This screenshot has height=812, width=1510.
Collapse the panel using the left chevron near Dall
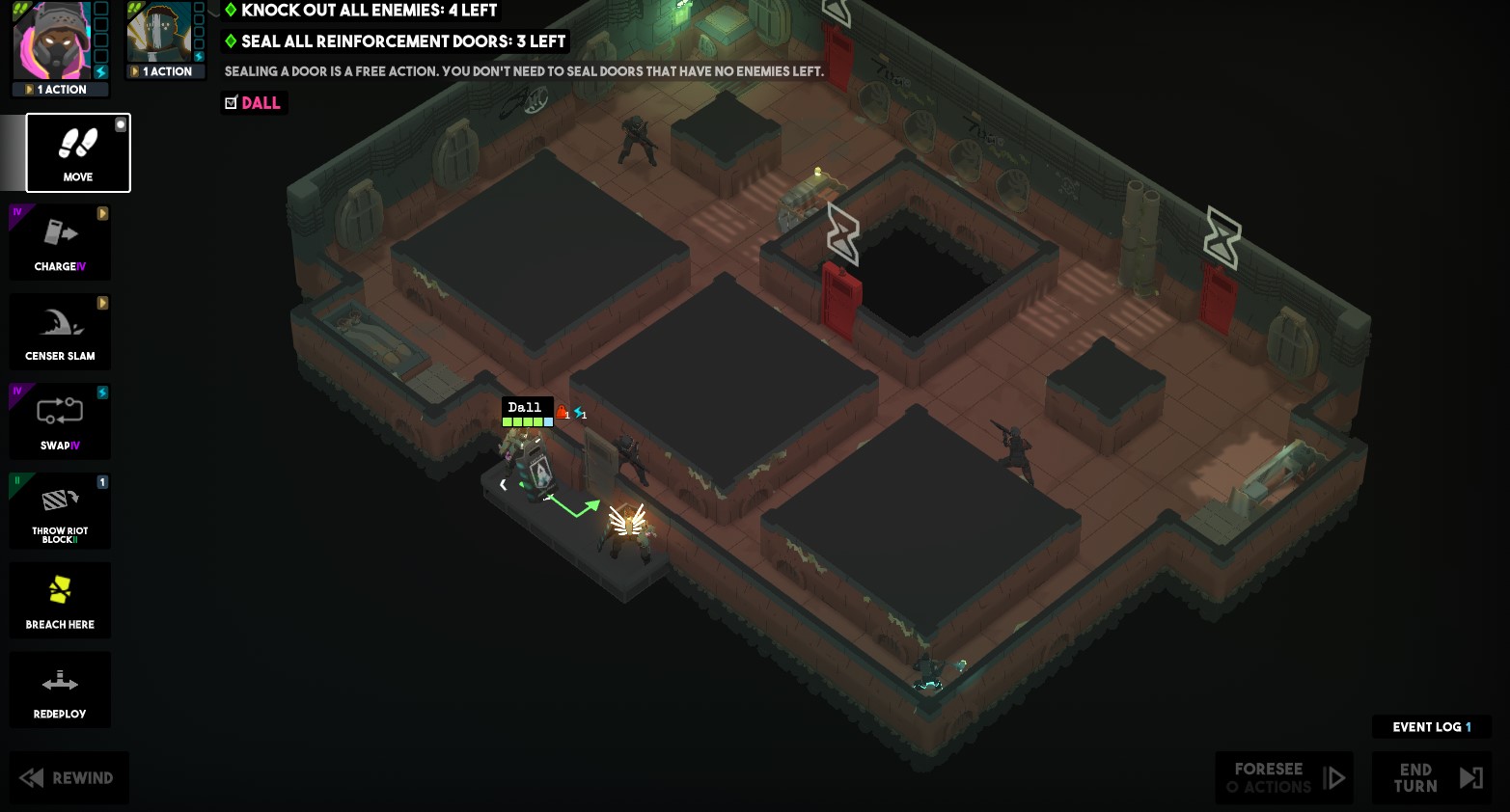click(x=503, y=485)
